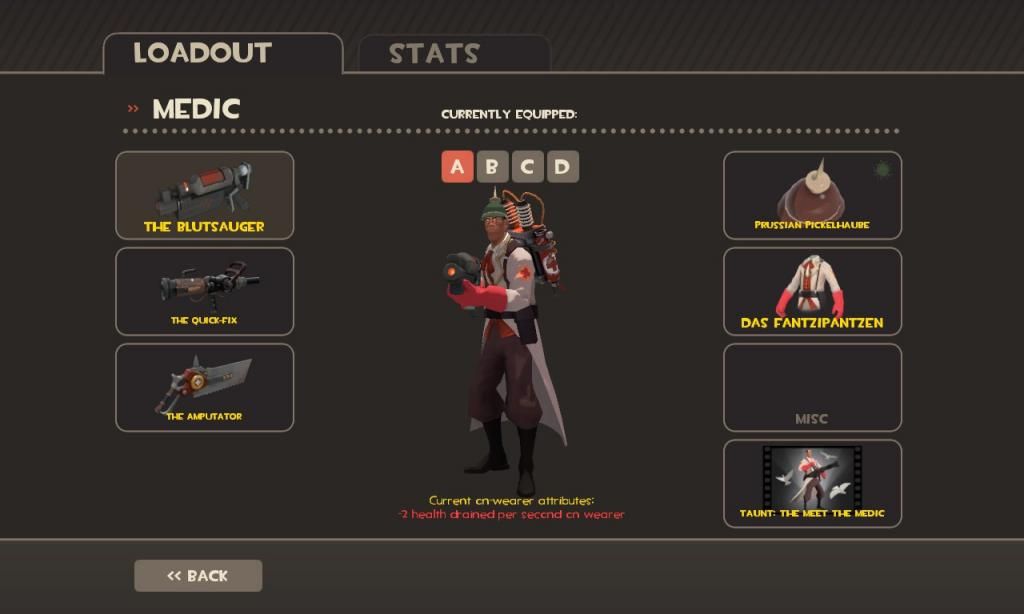Choose loadout preset C
Viewport: 1024px width, 614px height.
point(527,167)
